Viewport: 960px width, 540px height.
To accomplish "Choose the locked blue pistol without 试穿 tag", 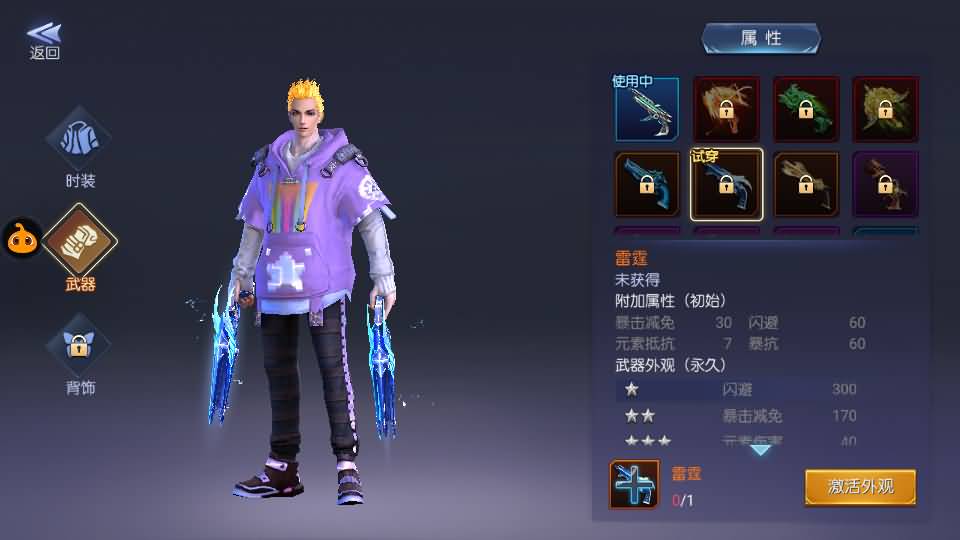I will coord(646,184).
